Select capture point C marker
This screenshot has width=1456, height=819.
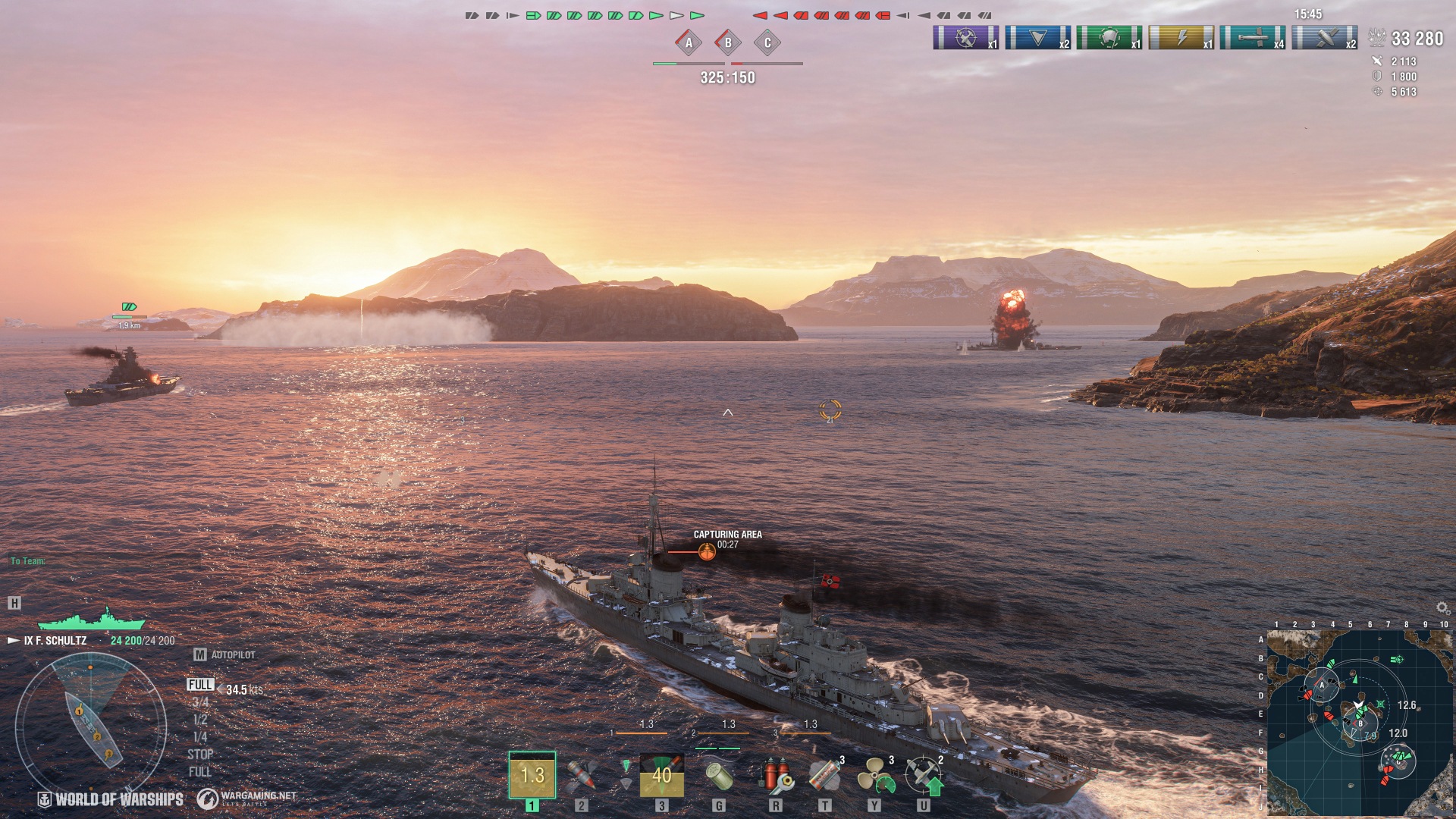pos(767,42)
